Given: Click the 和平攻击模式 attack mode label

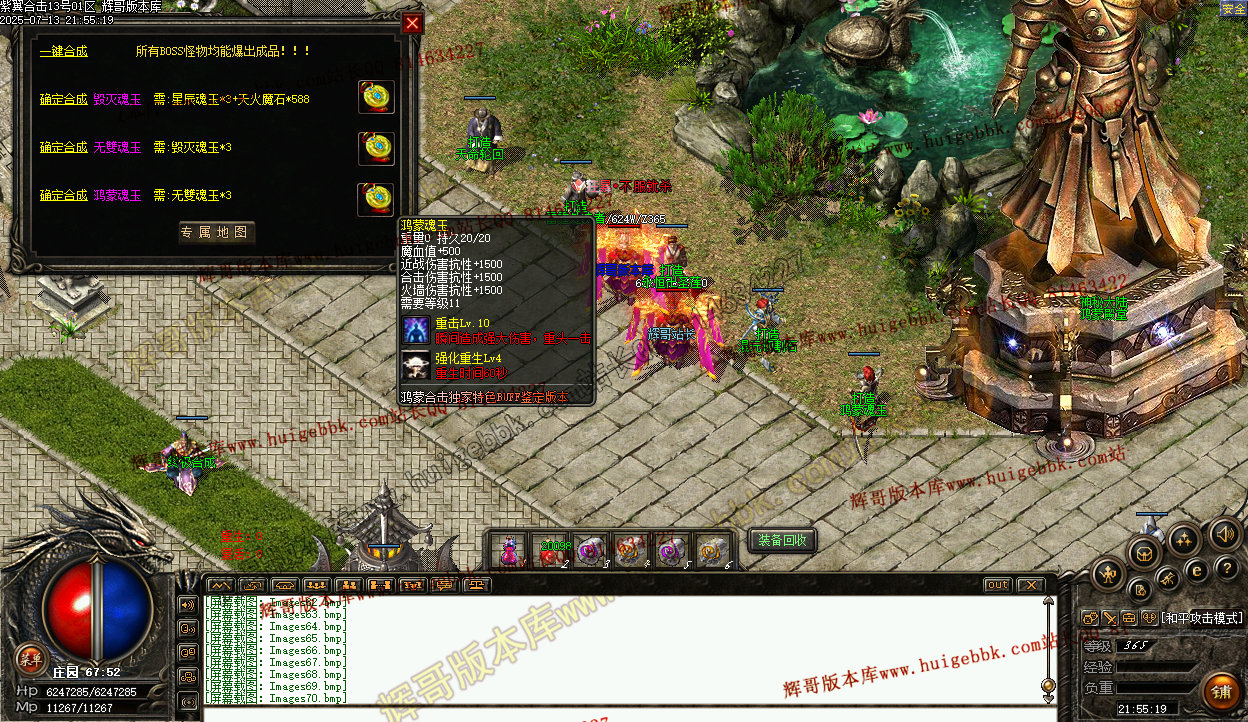Looking at the screenshot, I should [1199, 619].
